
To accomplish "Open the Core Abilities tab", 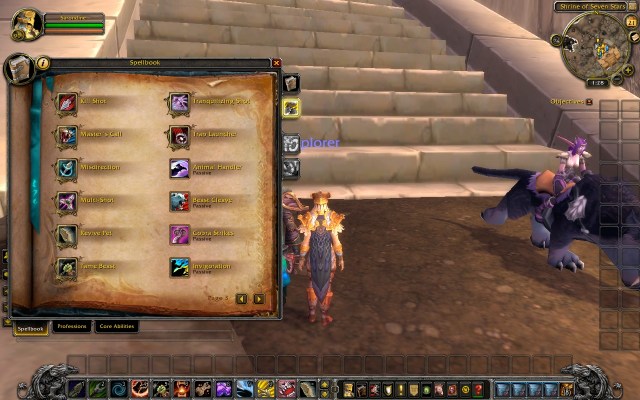I will click(117, 326).
